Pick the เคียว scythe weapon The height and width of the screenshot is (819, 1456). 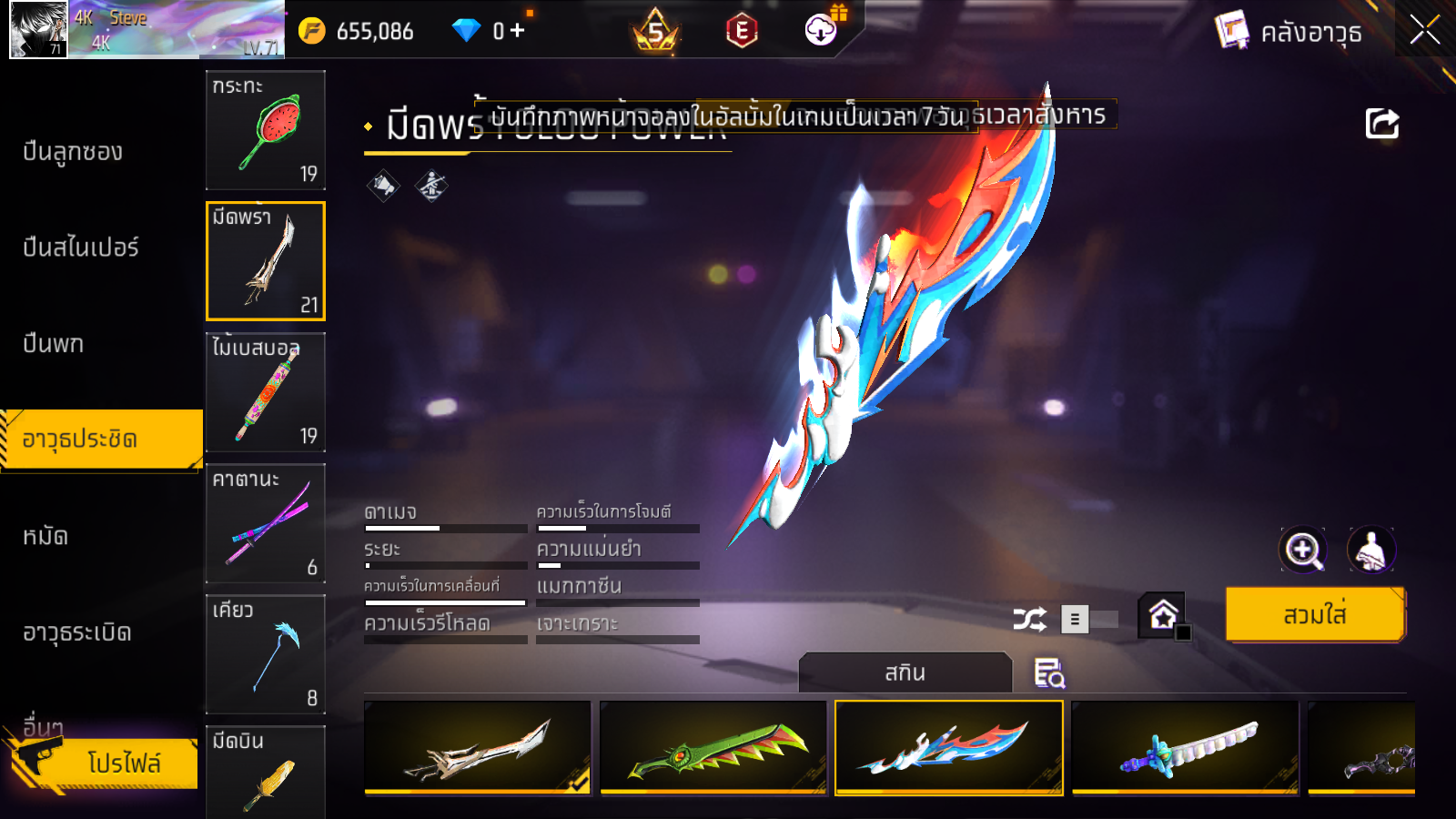point(266,654)
